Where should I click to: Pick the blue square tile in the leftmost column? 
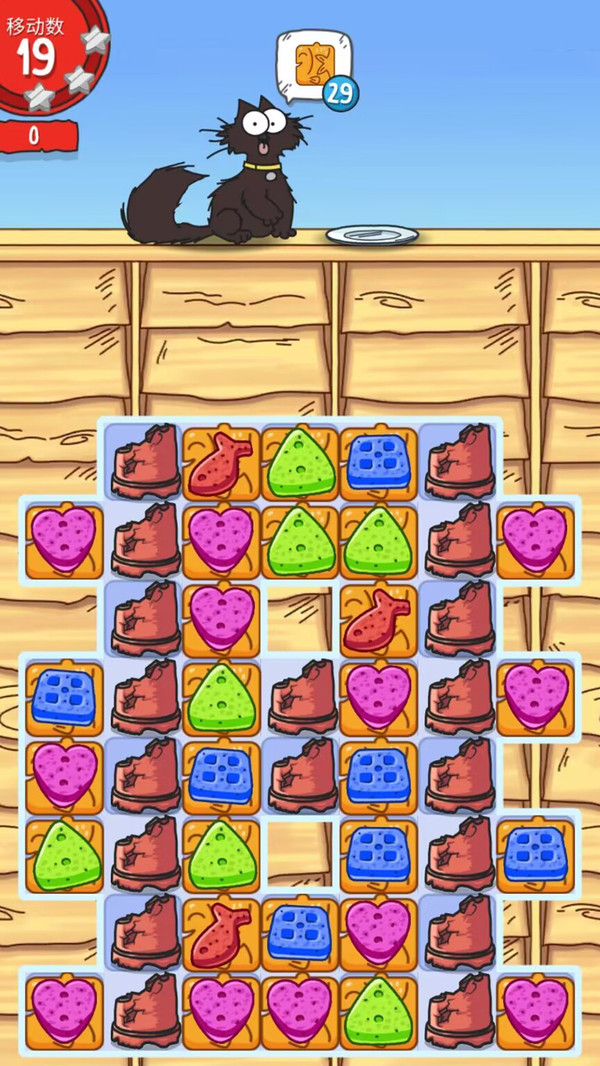pos(64,697)
